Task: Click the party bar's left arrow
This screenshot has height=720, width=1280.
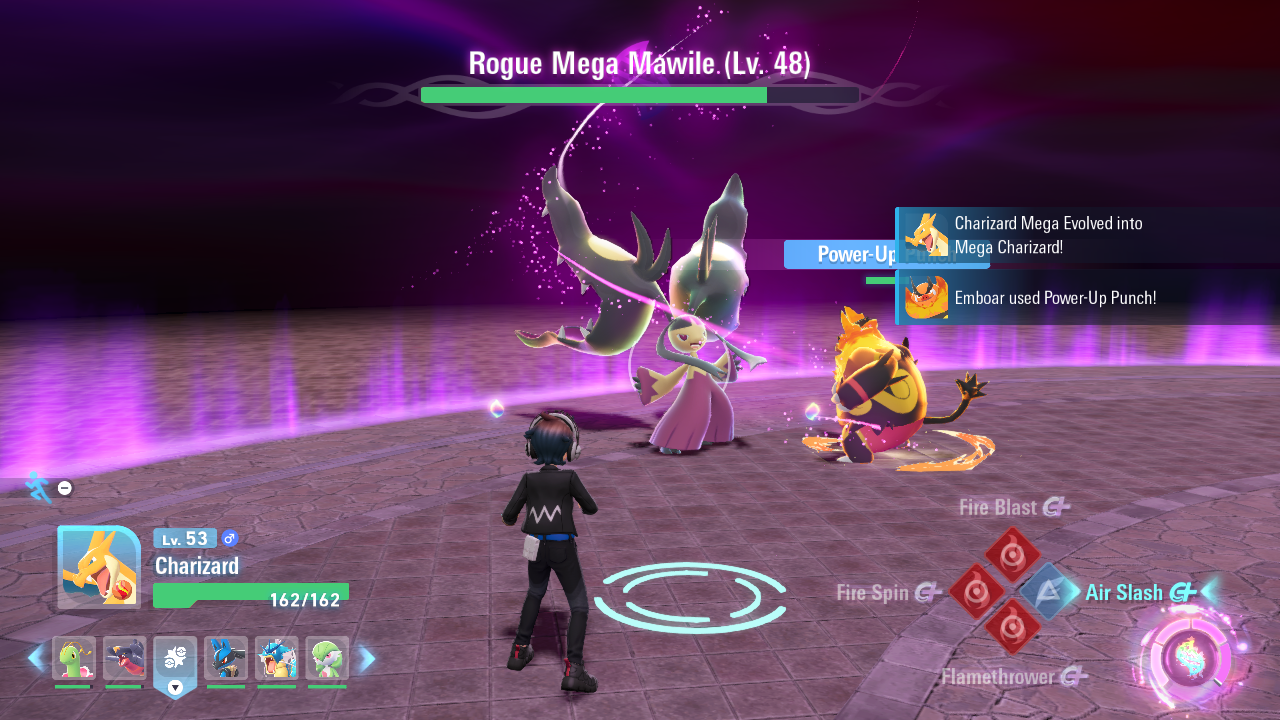Action: point(36,658)
